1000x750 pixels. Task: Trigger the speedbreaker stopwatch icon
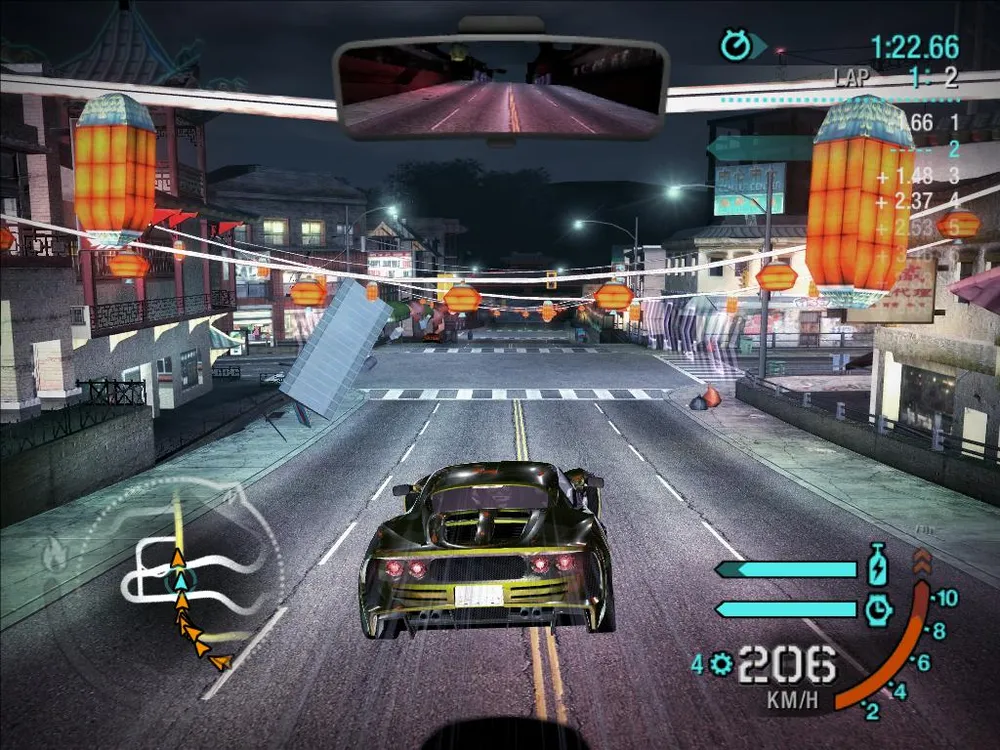pyautogui.click(x=877, y=608)
